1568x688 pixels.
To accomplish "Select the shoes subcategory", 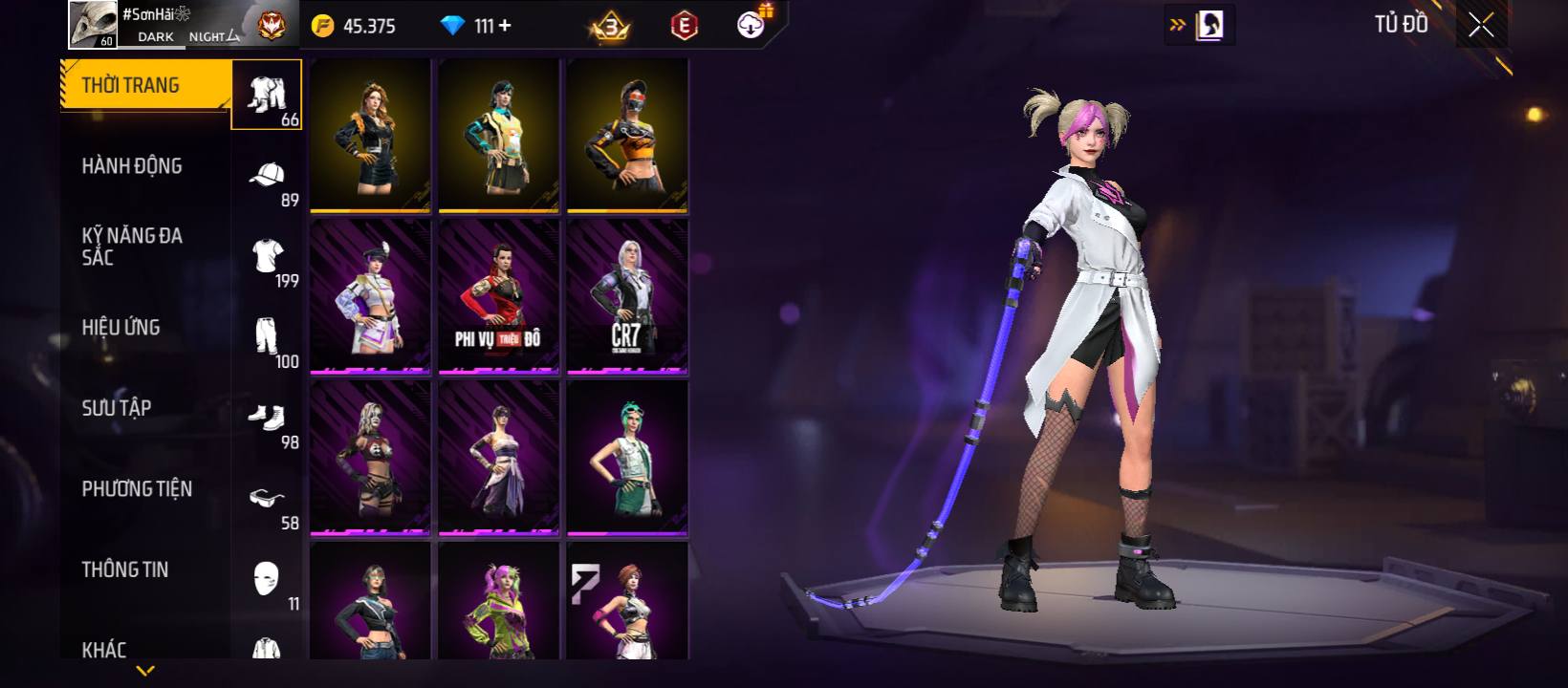I will 268,419.
